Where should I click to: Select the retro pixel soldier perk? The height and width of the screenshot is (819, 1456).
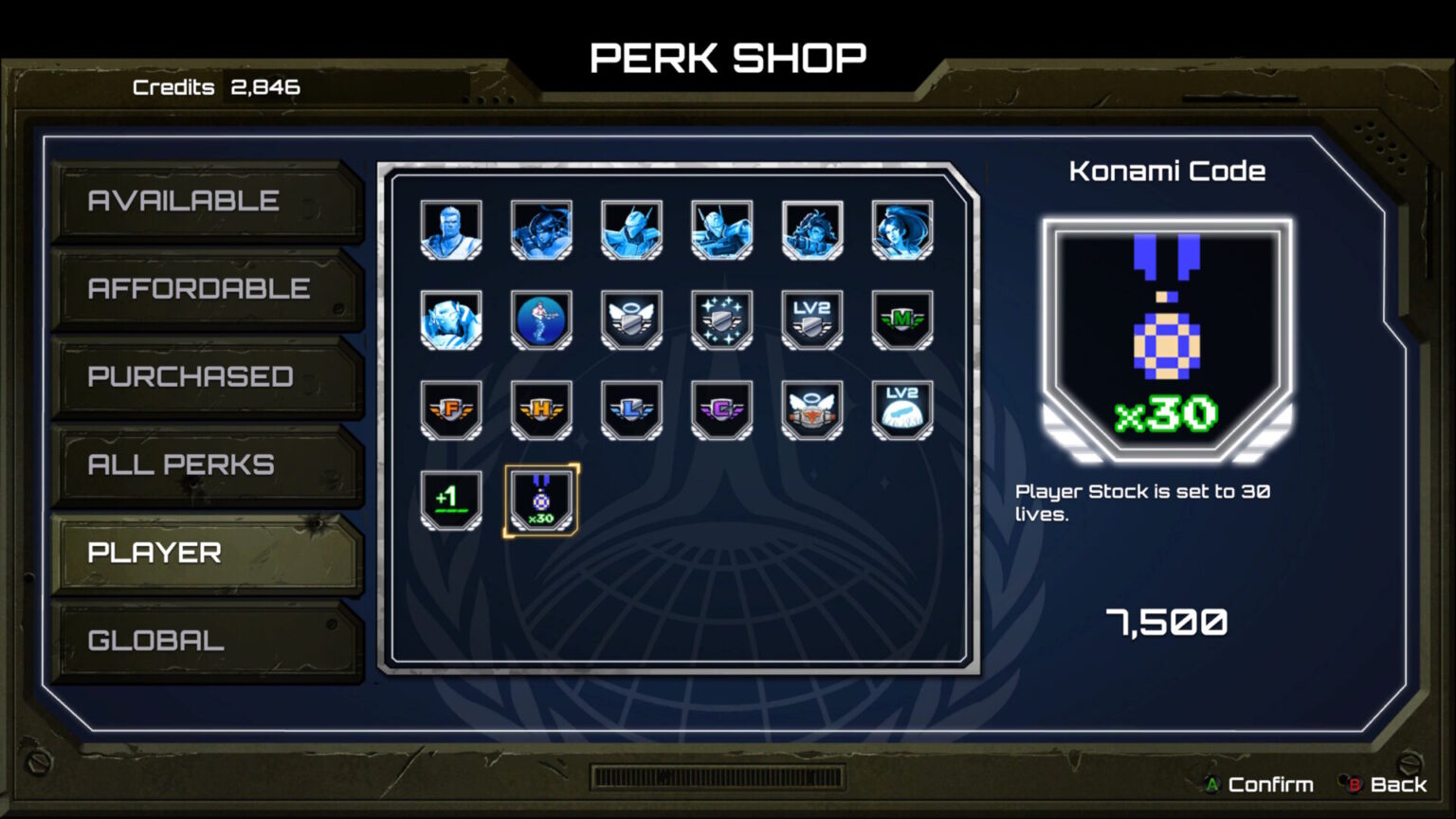[541, 319]
